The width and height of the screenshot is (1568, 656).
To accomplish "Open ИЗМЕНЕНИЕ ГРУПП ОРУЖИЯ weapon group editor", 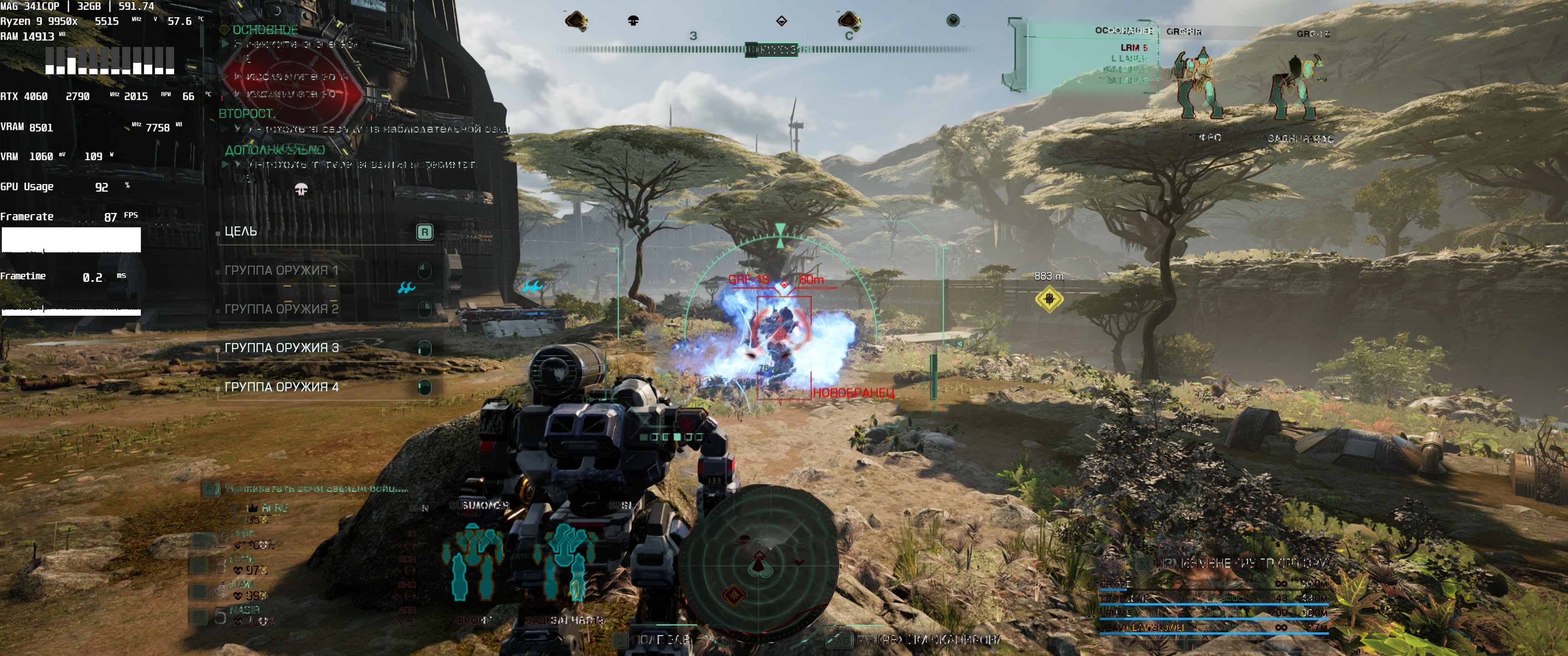I will coord(1241,564).
